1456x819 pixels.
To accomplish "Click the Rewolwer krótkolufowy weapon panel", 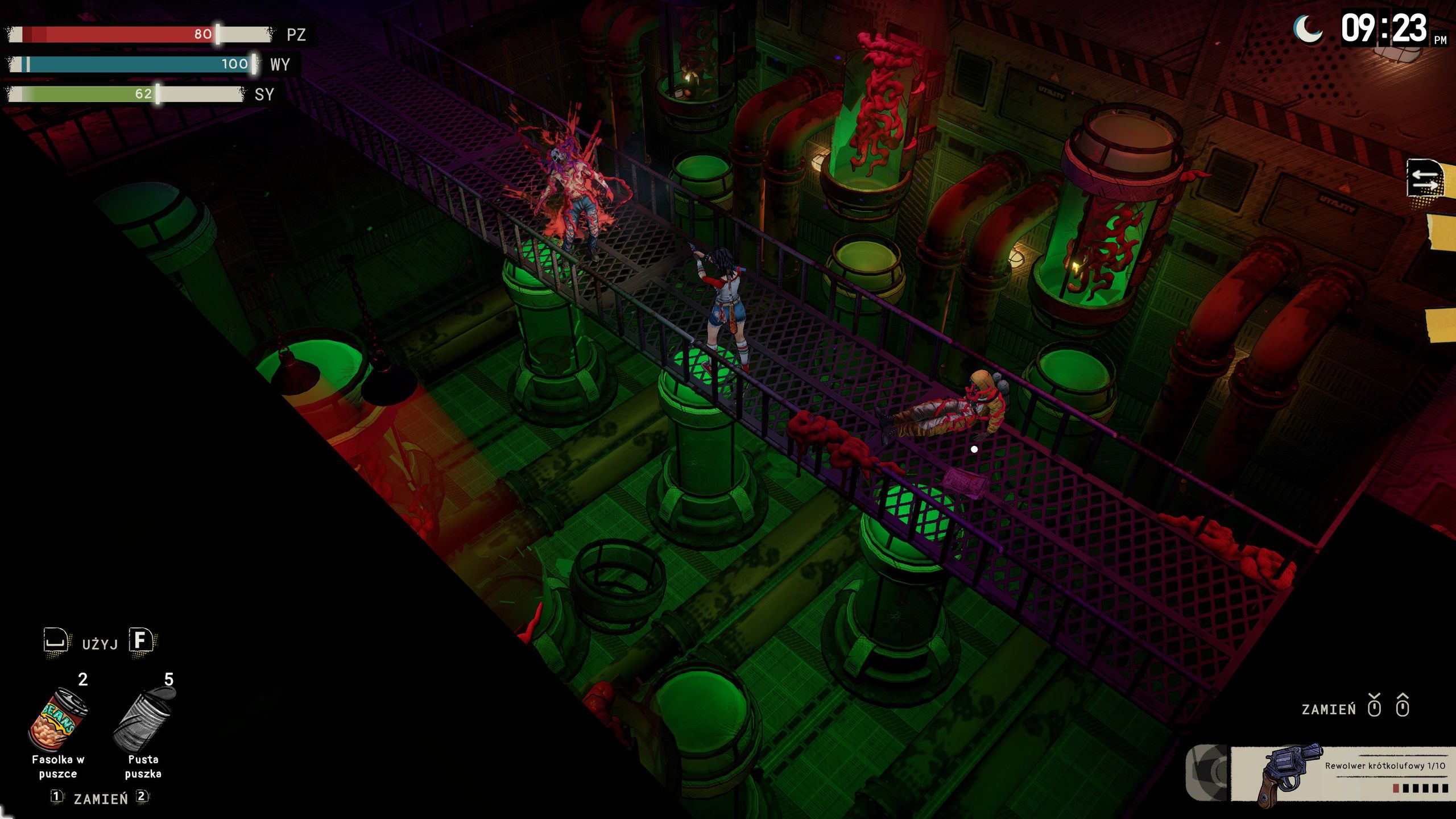I will click(x=1342, y=774).
